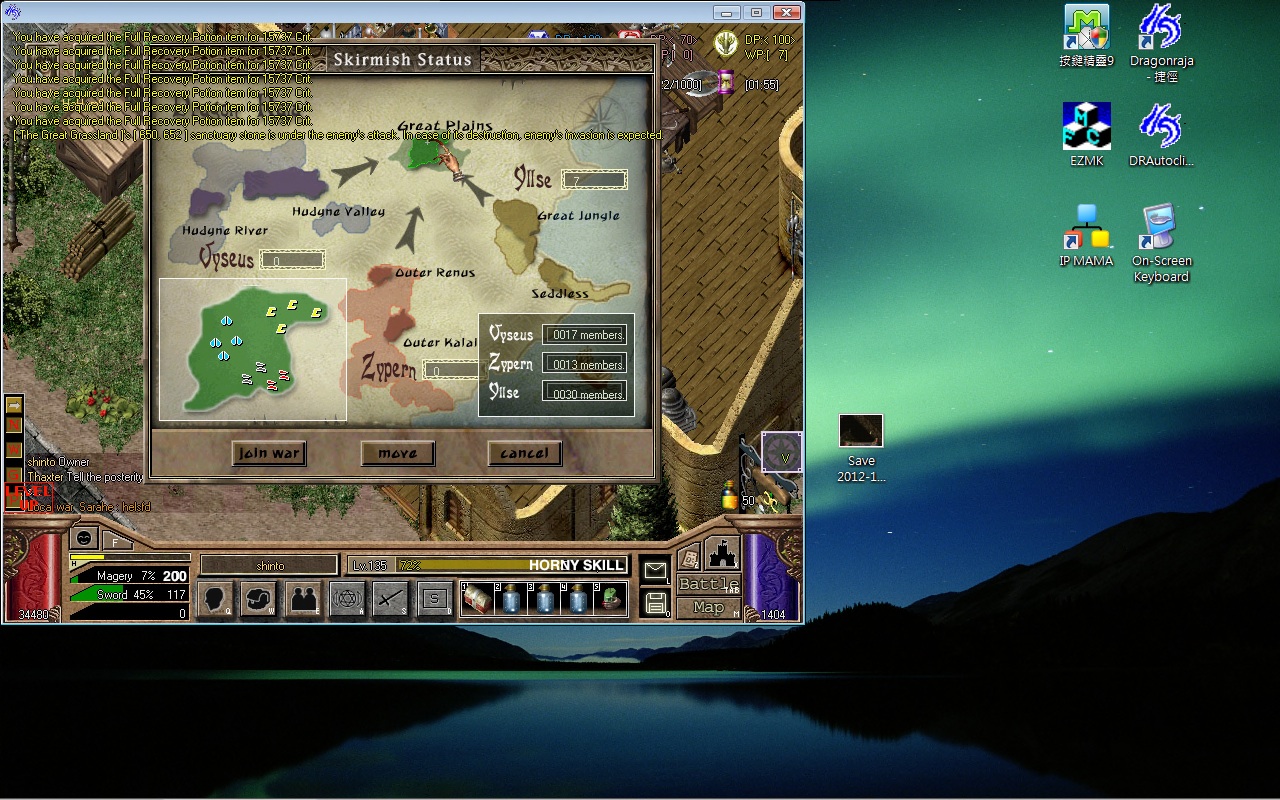Open the head silhouette status icon
This screenshot has height=800, width=1280.
pos(215,599)
